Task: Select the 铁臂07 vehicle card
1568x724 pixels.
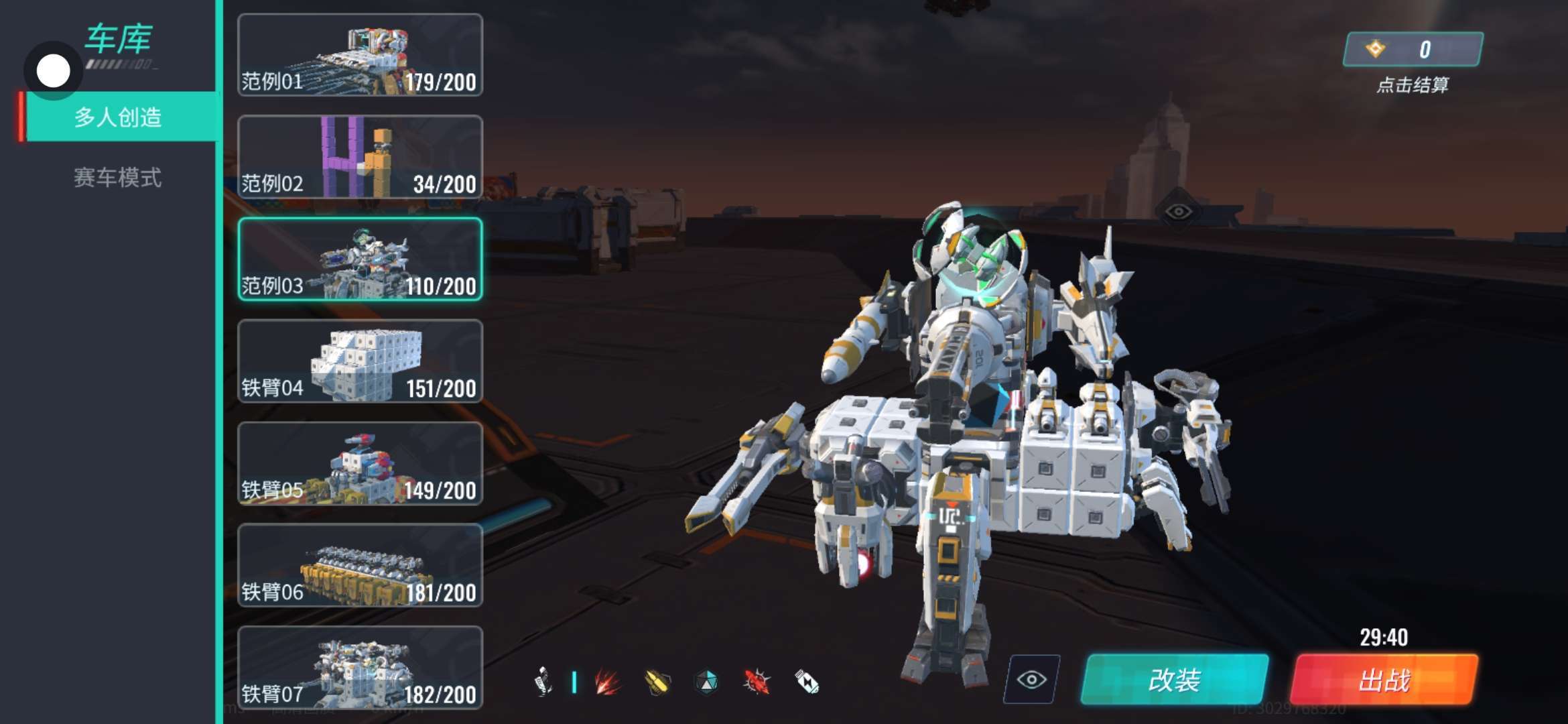Action: (x=360, y=668)
